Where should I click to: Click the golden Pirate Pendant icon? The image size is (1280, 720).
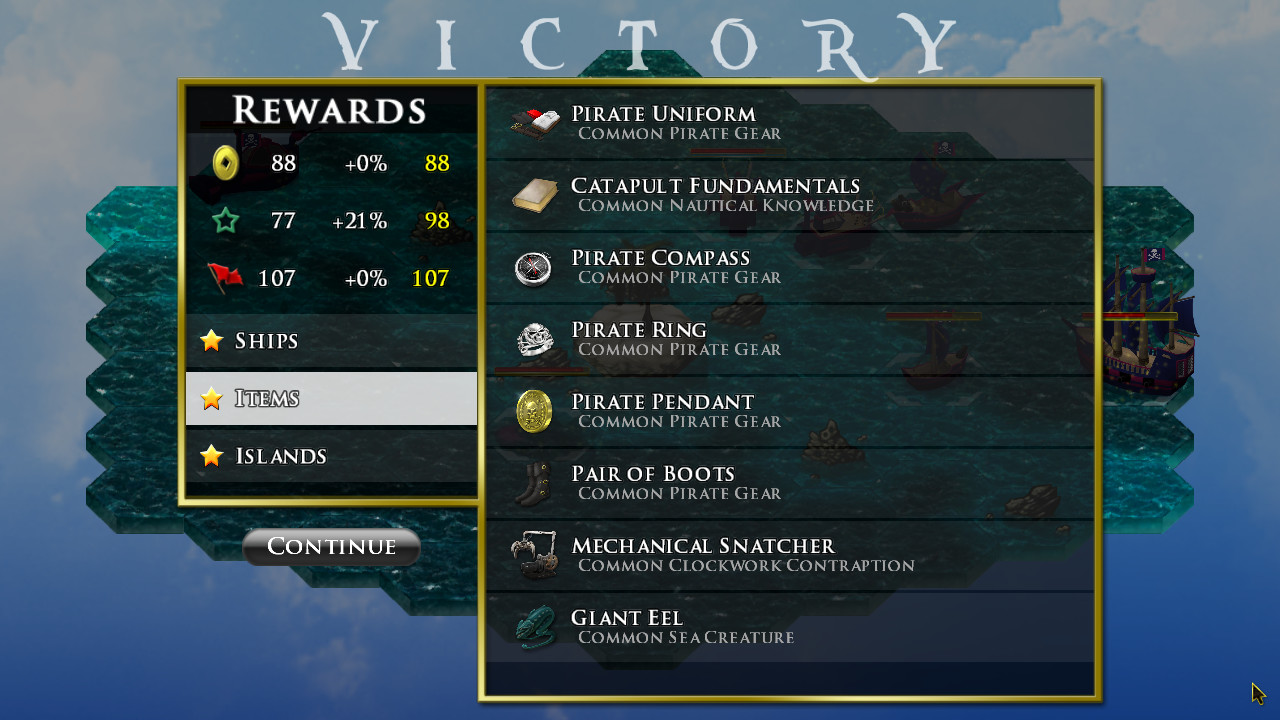(x=533, y=410)
